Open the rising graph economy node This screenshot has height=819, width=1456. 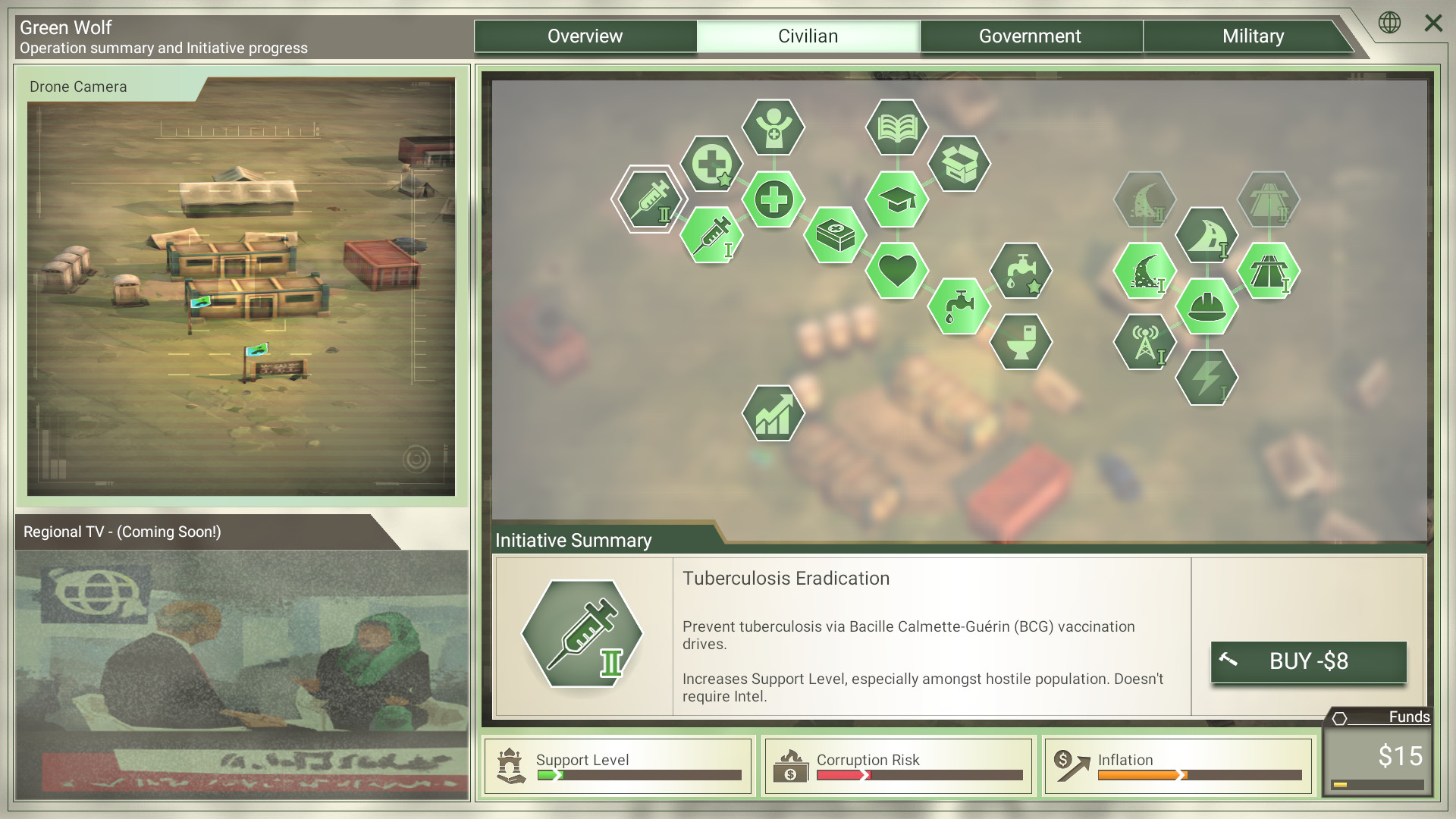(x=773, y=413)
